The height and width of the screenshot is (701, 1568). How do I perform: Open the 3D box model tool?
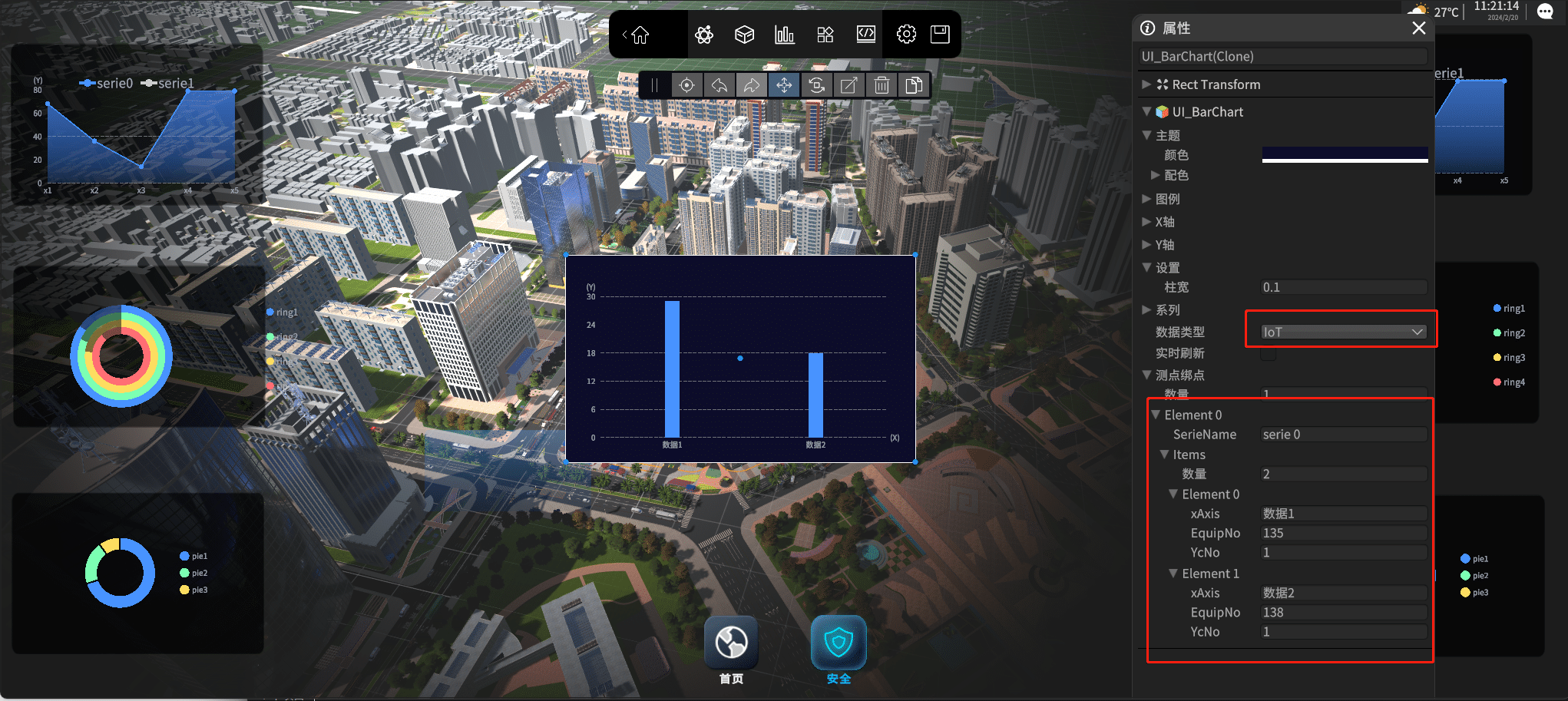(744, 35)
